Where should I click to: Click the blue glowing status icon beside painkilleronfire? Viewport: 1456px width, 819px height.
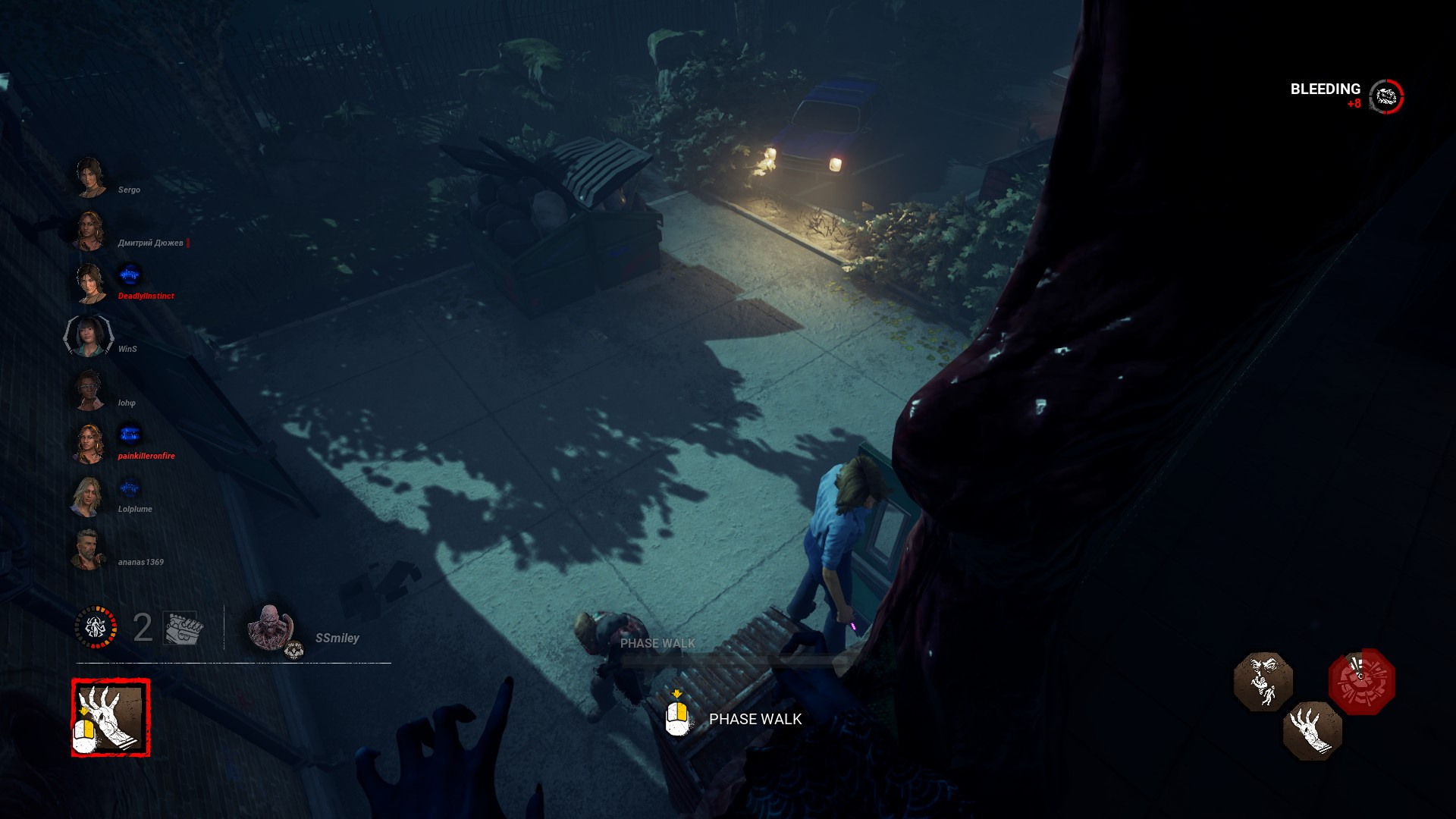[x=130, y=434]
